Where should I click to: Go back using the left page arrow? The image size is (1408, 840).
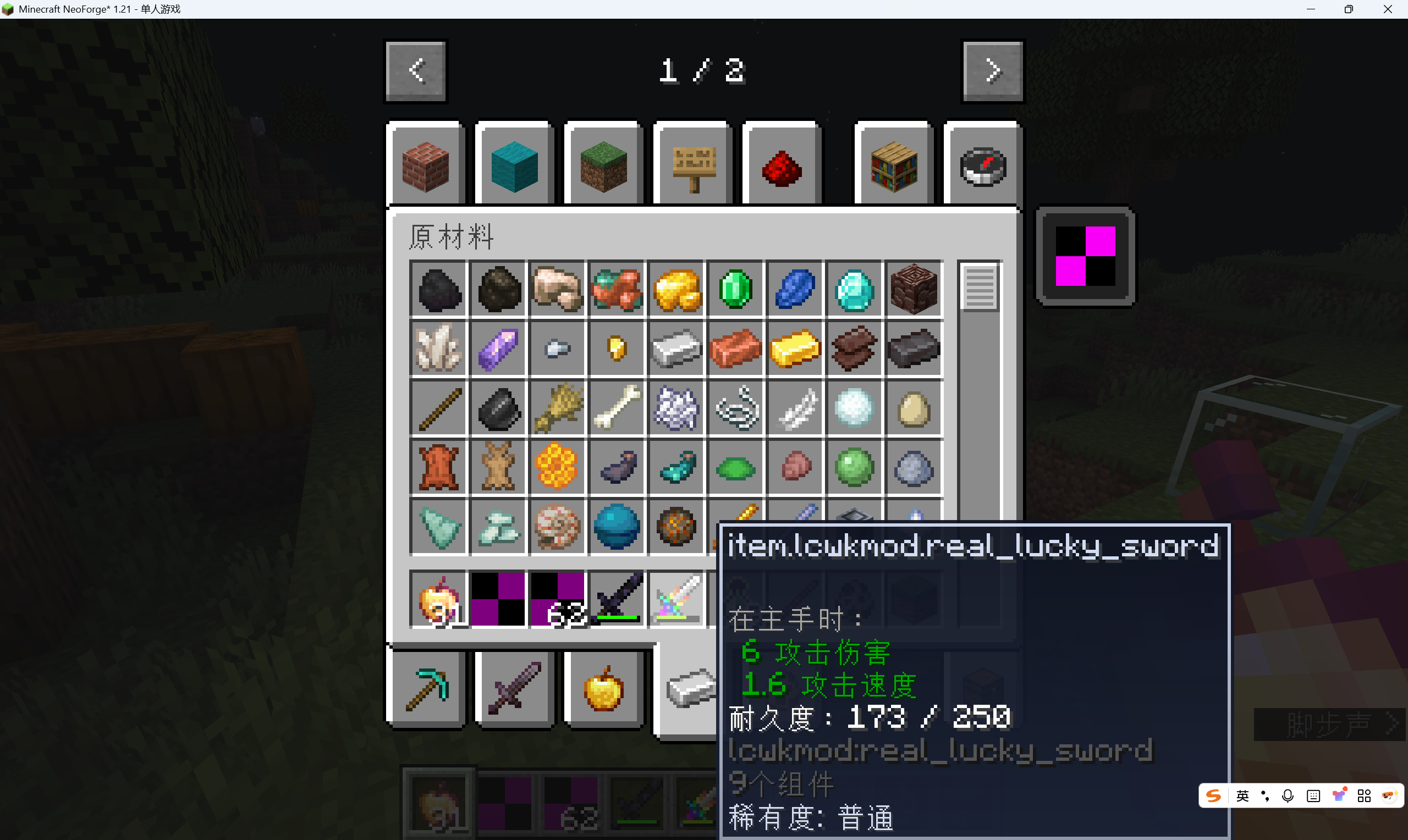[x=415, y=71]
